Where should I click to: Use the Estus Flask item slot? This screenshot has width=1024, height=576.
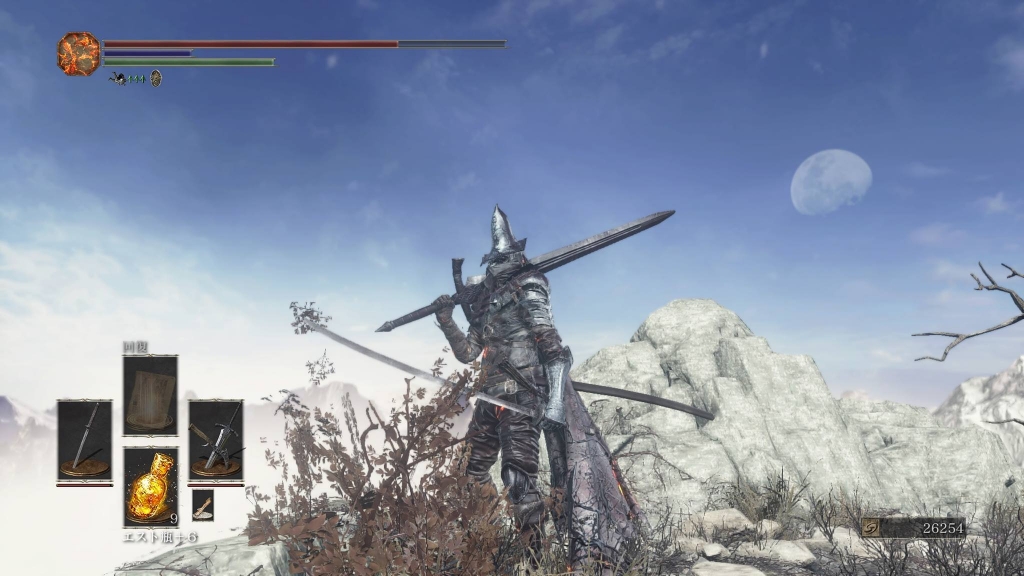click(x=150, y=486)
